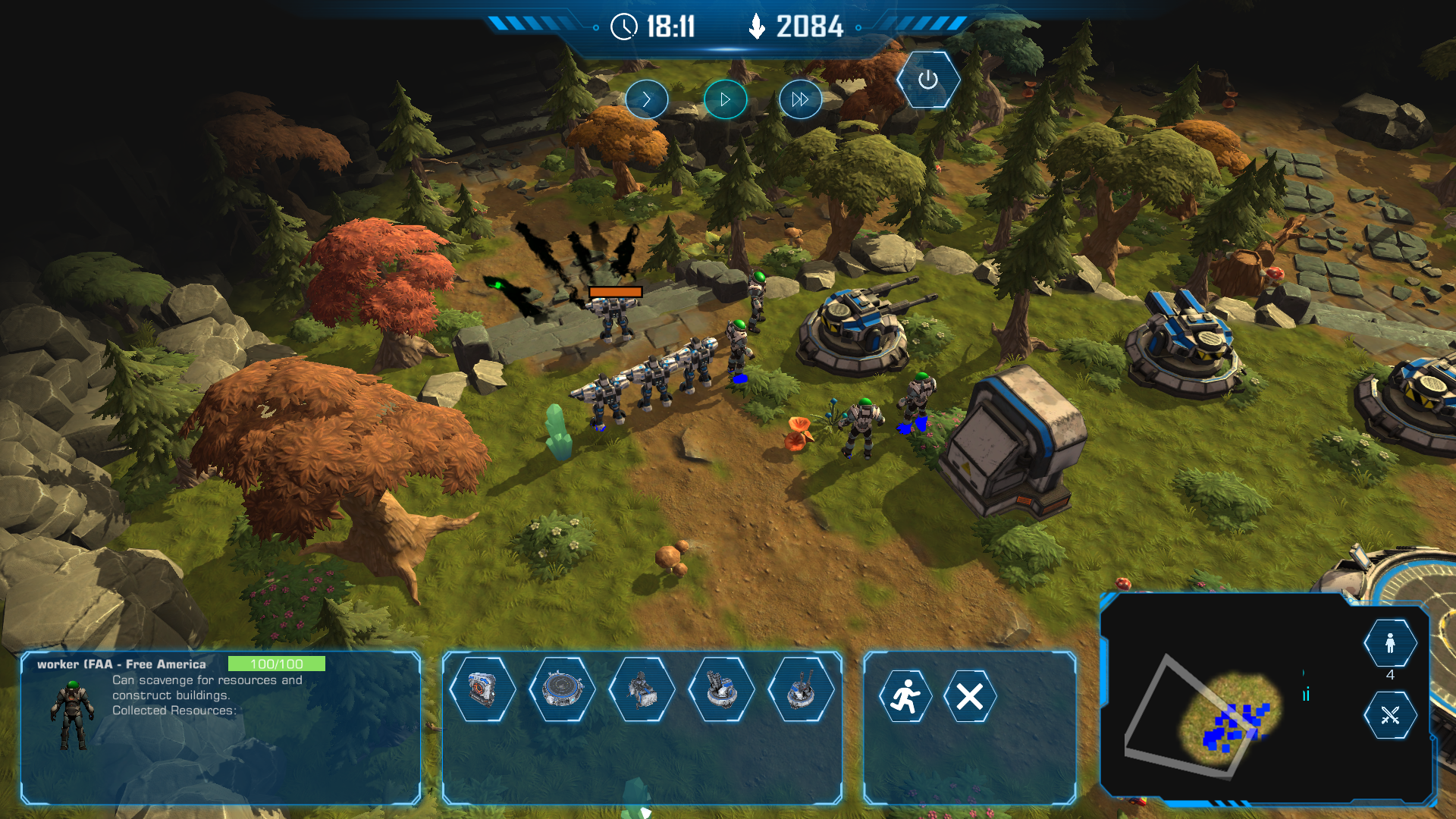Screen dimensions: 1456x819
Task: Click the worker portrait in info panel
Action: [72, 715]
